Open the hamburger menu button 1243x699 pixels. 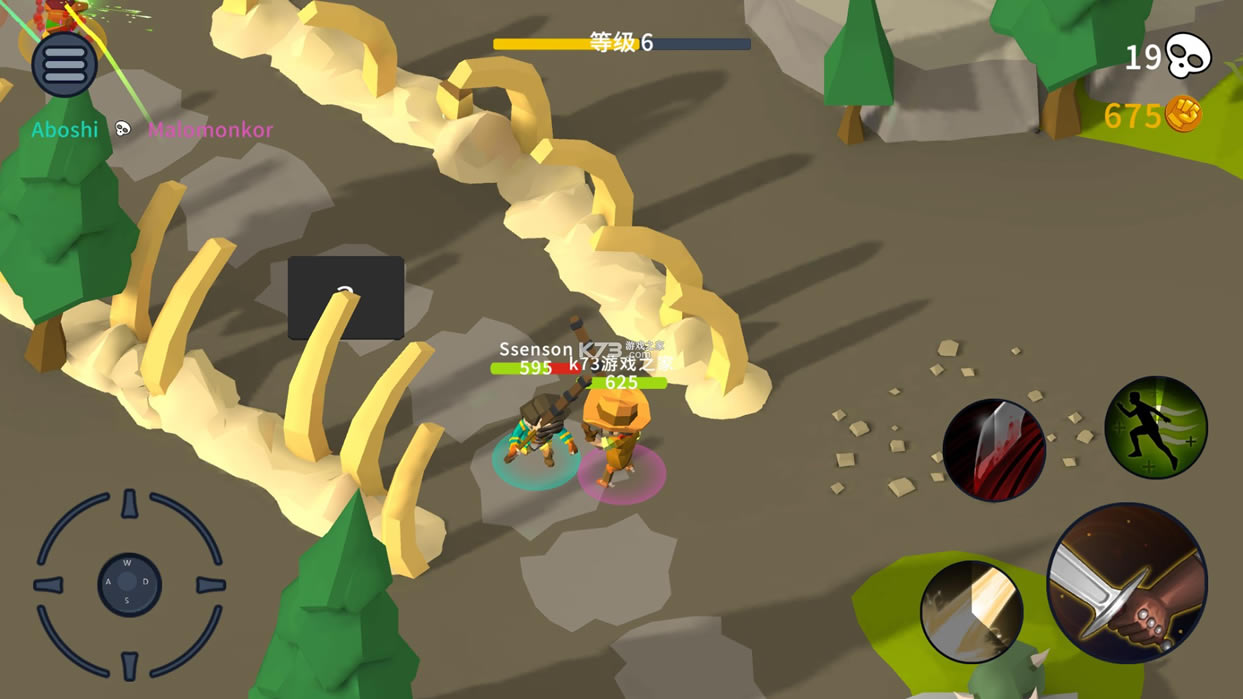[x=64, y=65]
